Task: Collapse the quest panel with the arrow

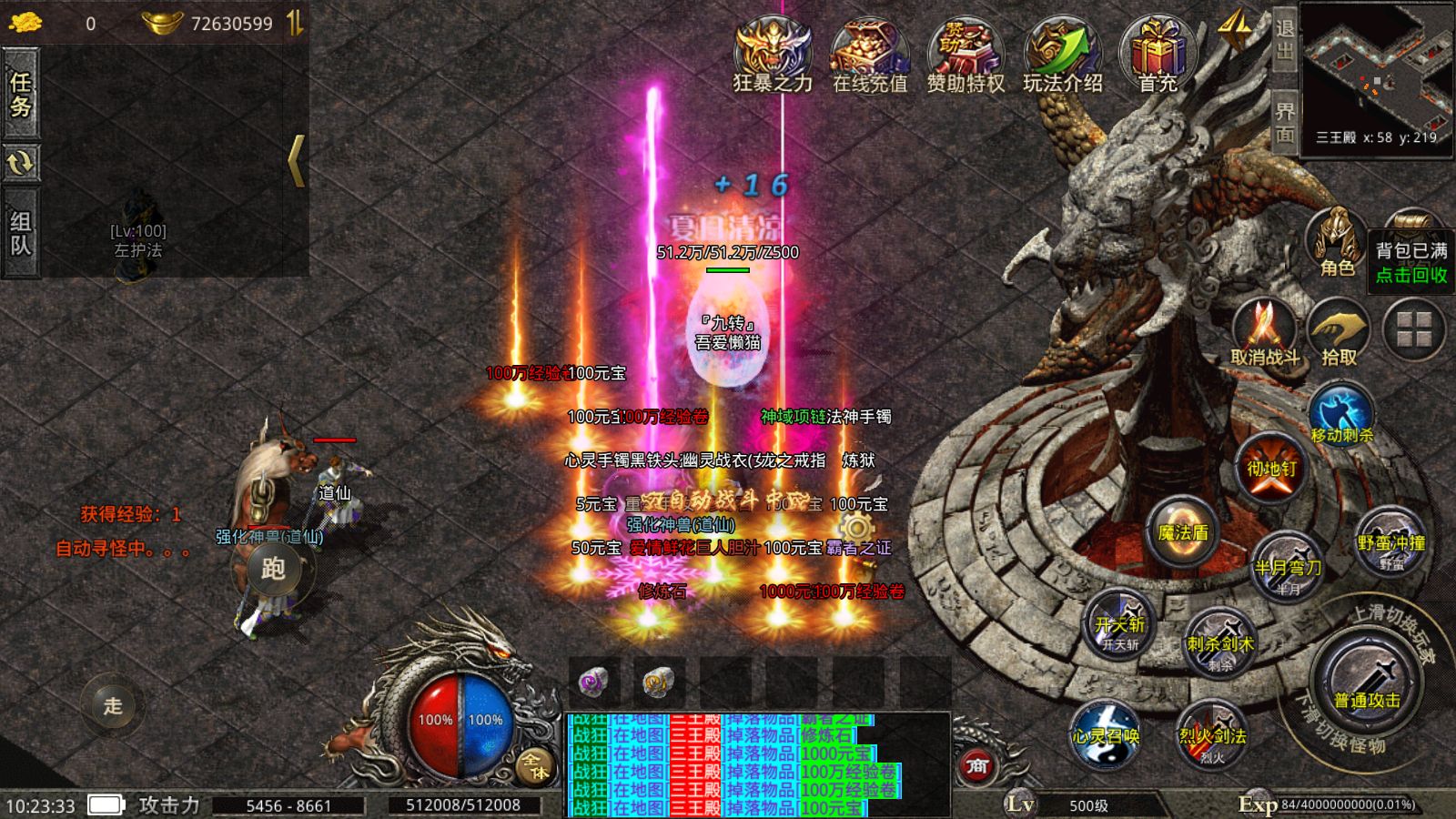Action: pyautogui.click(x=296, y=161)
